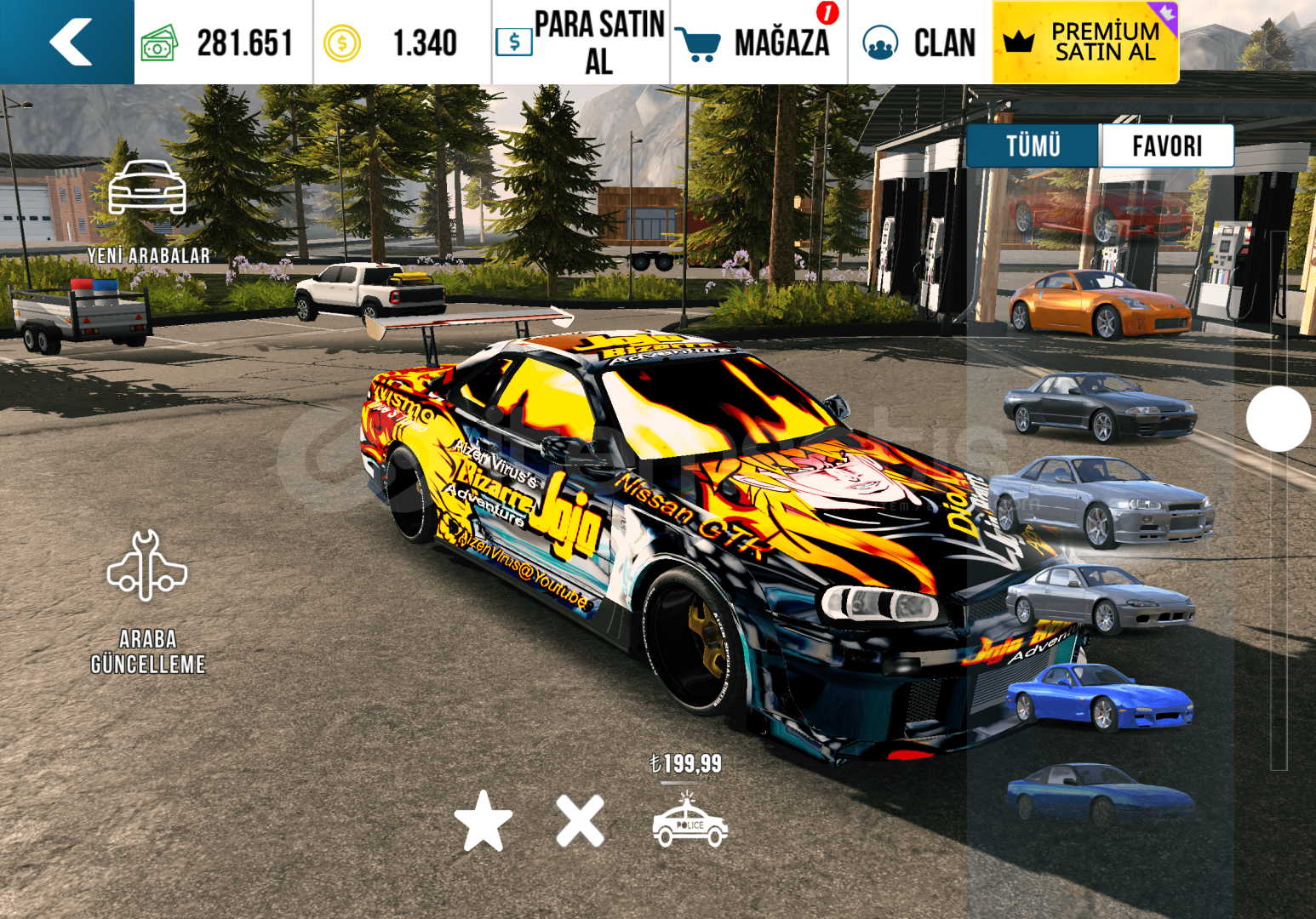Switch to the Favori tab

coord(1167,146)
